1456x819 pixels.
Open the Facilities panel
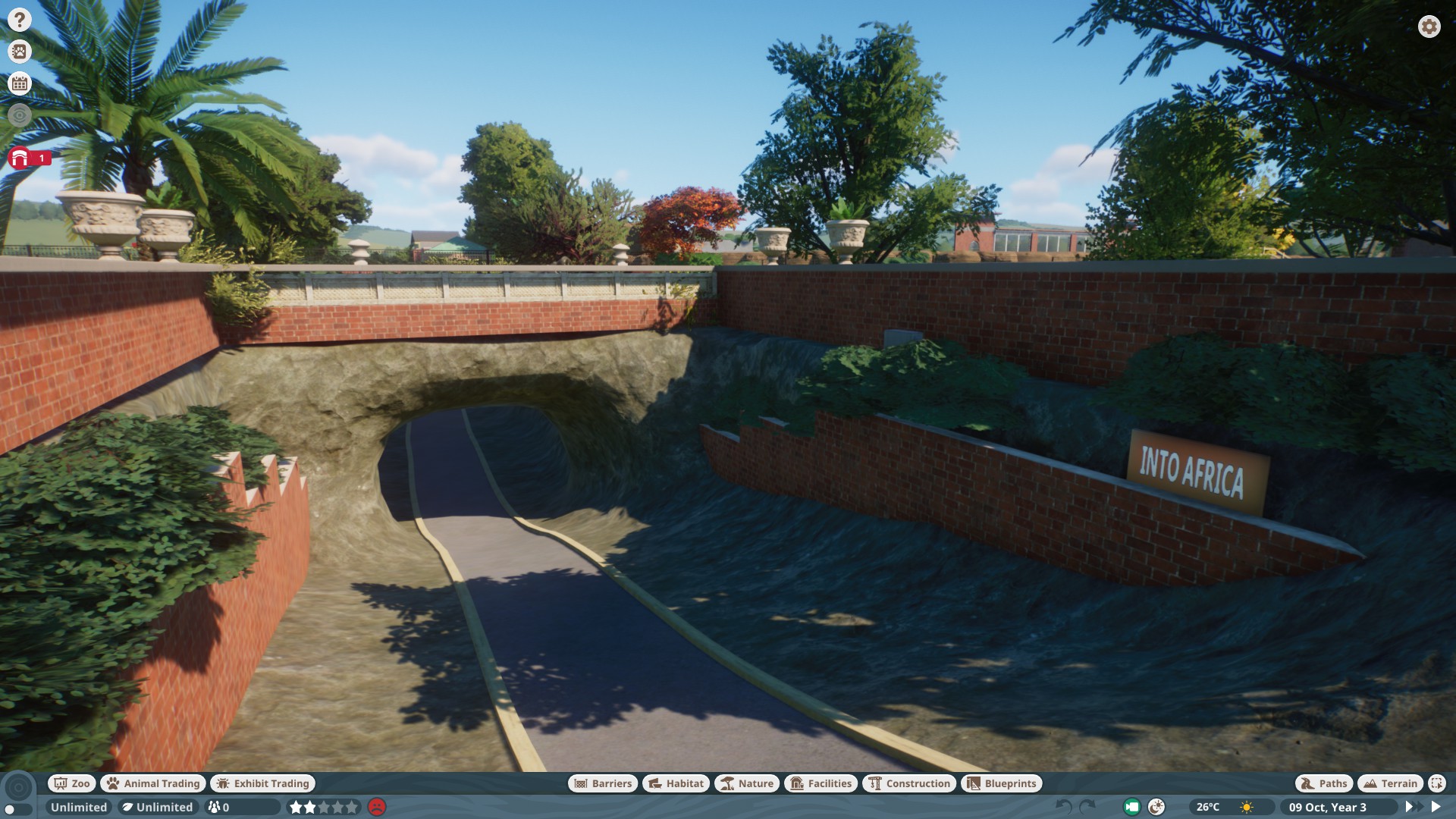point(822,783)
